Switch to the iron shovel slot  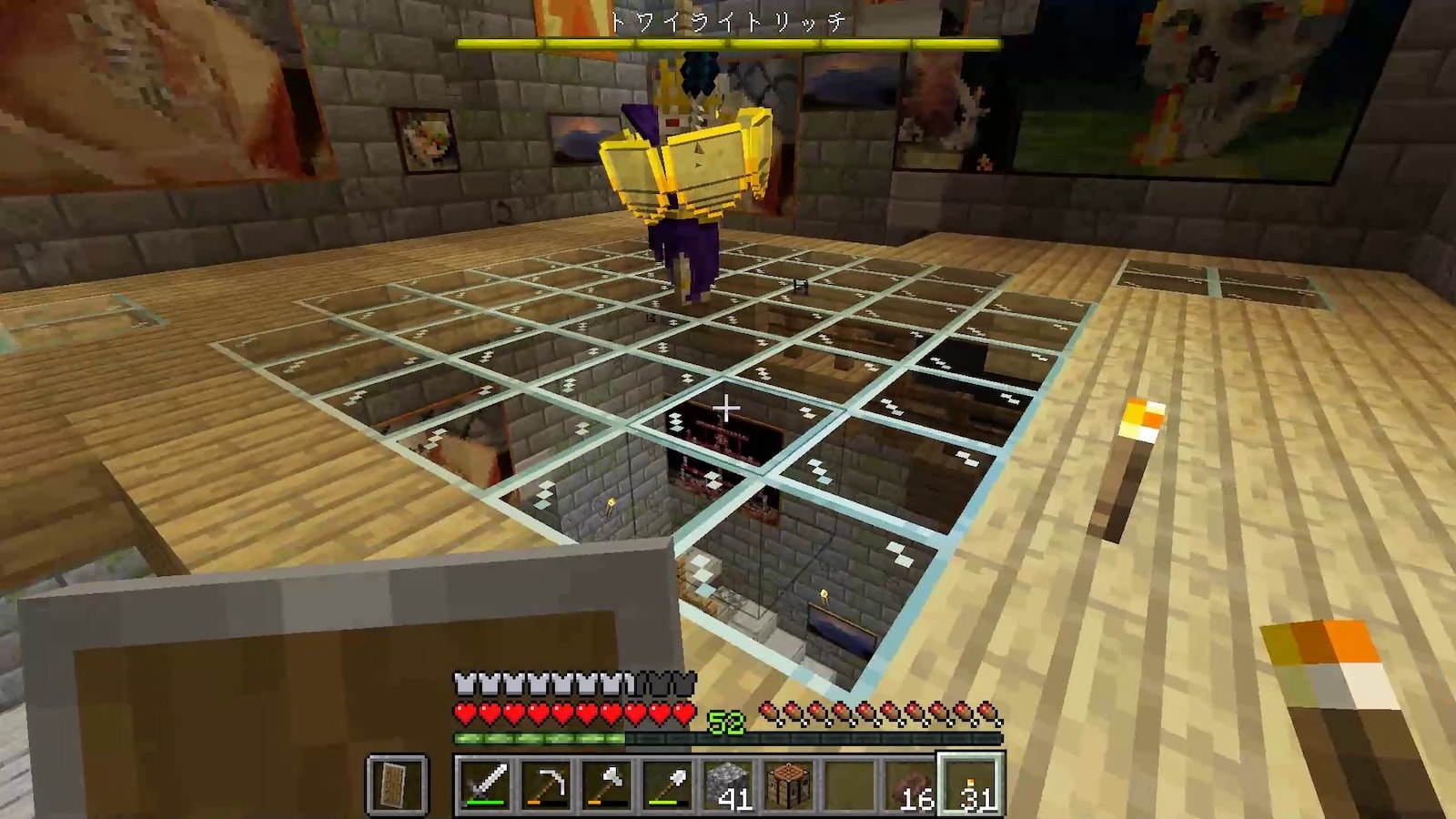click(x=667, y=784)
